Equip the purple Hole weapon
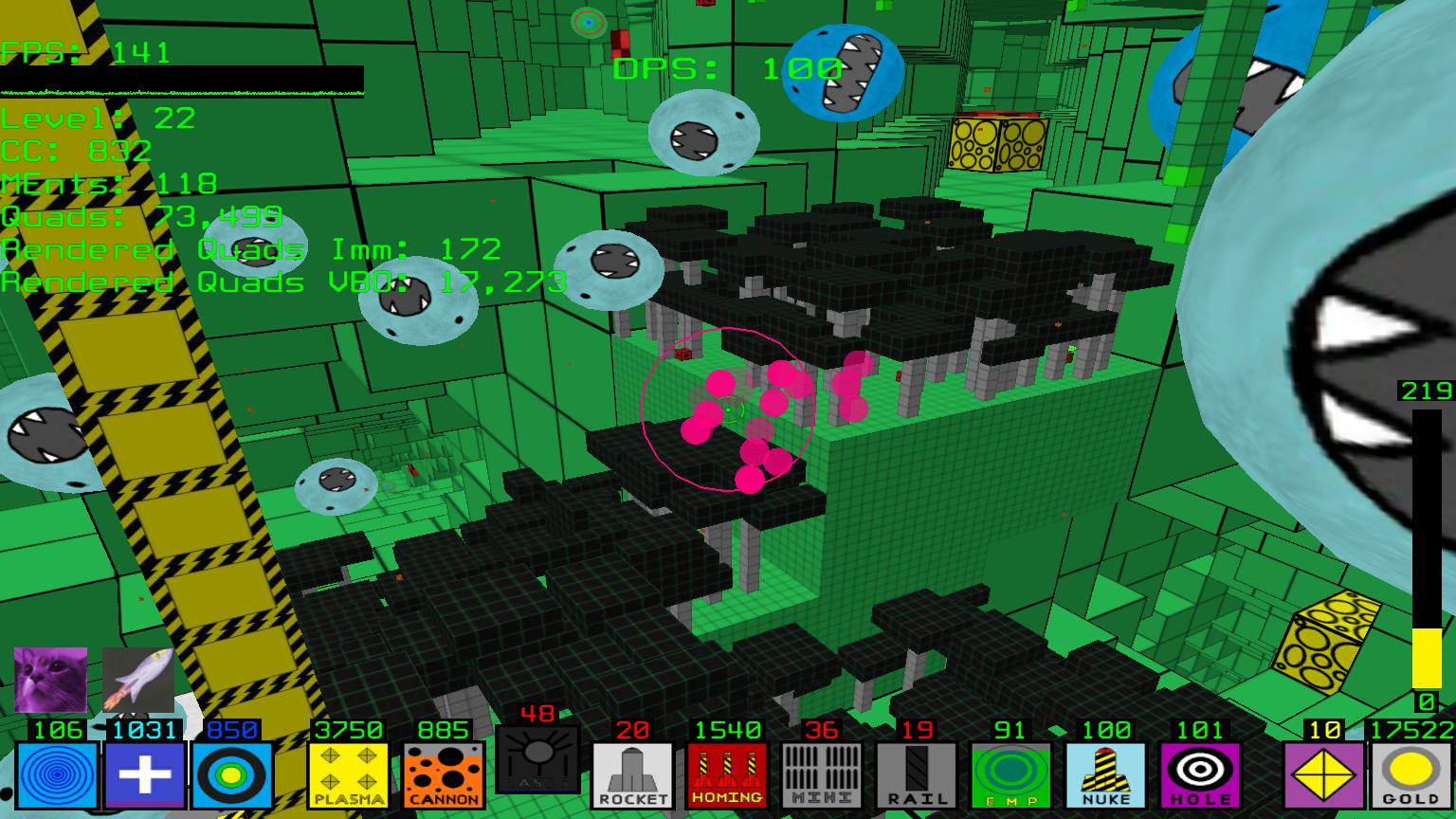The image size is (1456, 819). pos(1199,774)
